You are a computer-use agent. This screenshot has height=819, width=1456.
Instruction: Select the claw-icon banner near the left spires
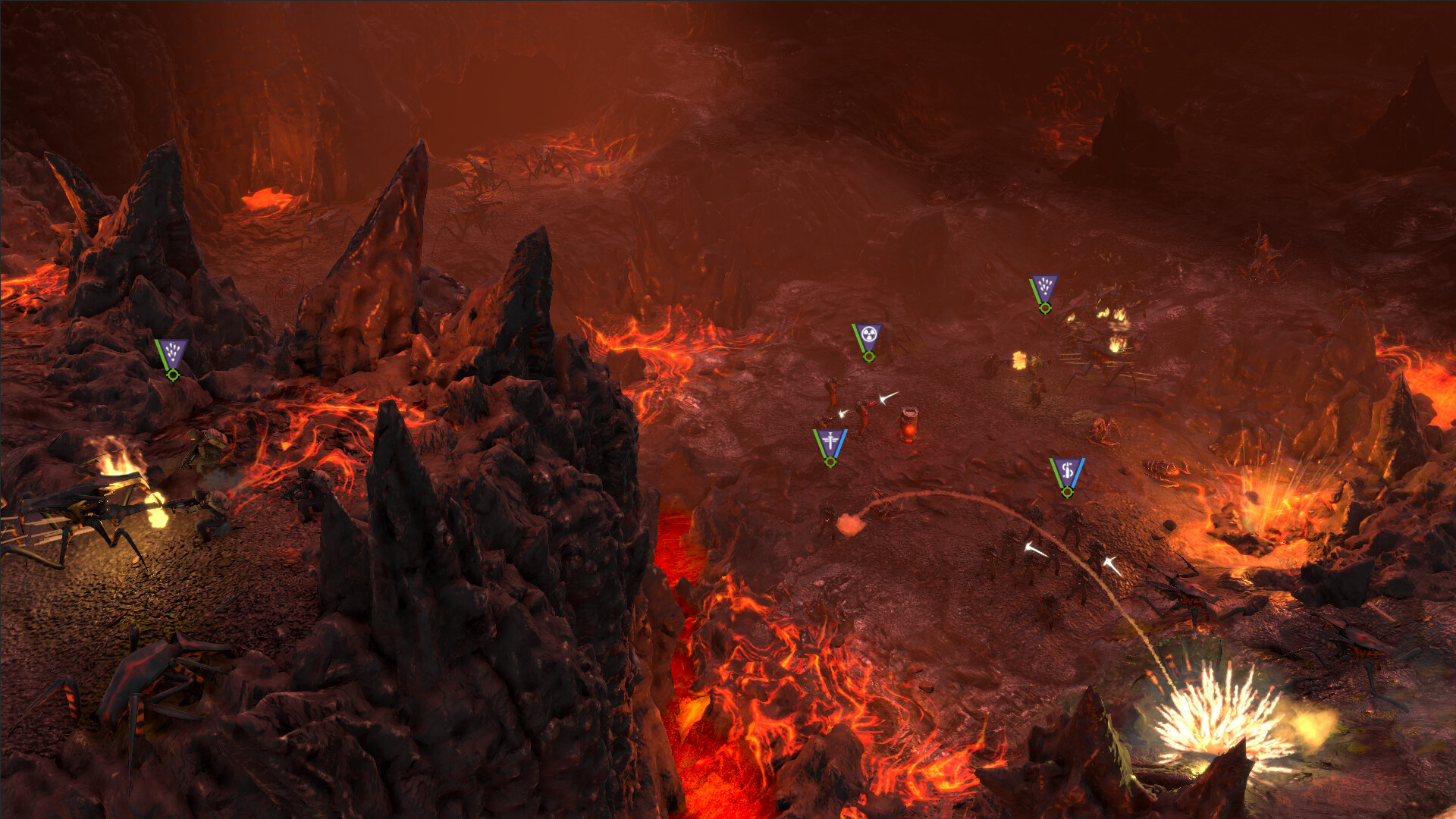click(x=172, y=351)
